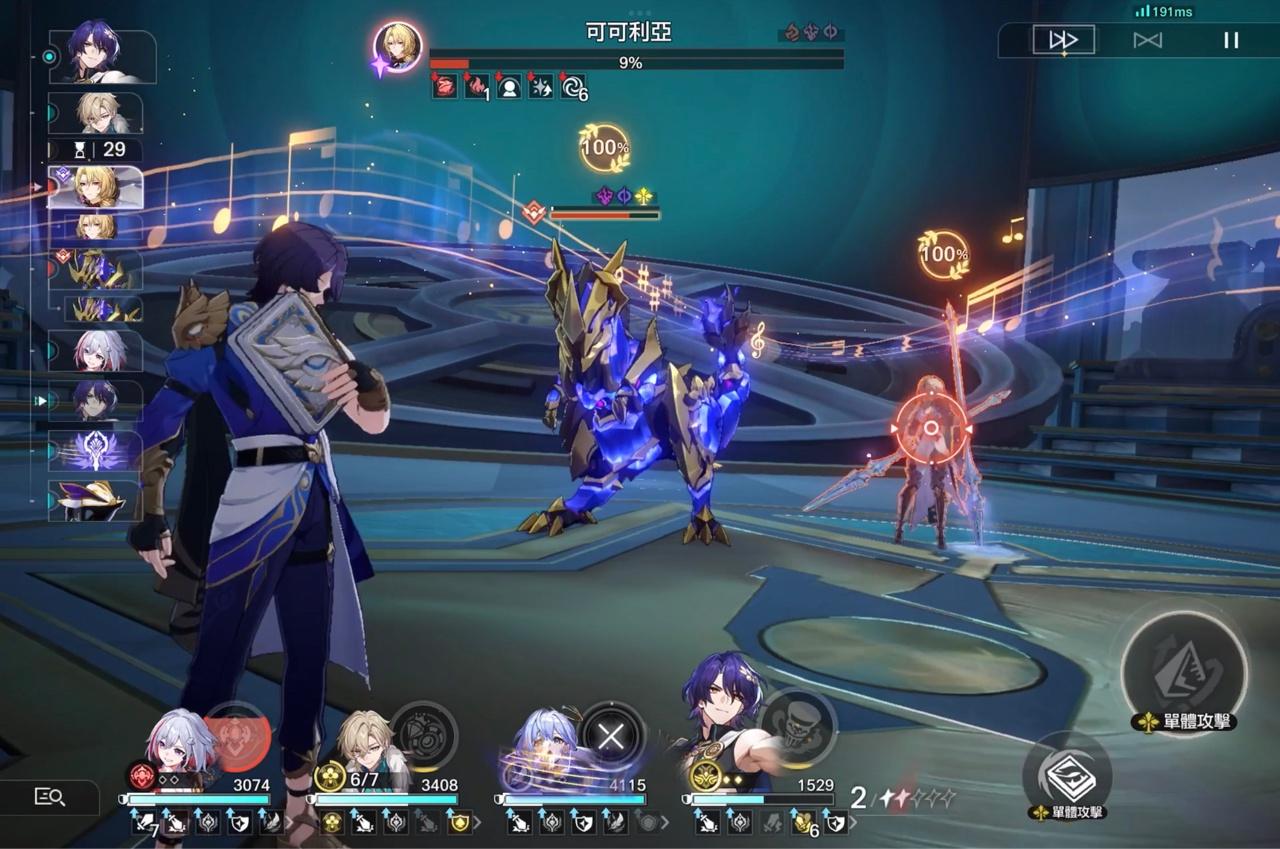Activate the silver-haired character's red ultimate icon

(236, 737)
